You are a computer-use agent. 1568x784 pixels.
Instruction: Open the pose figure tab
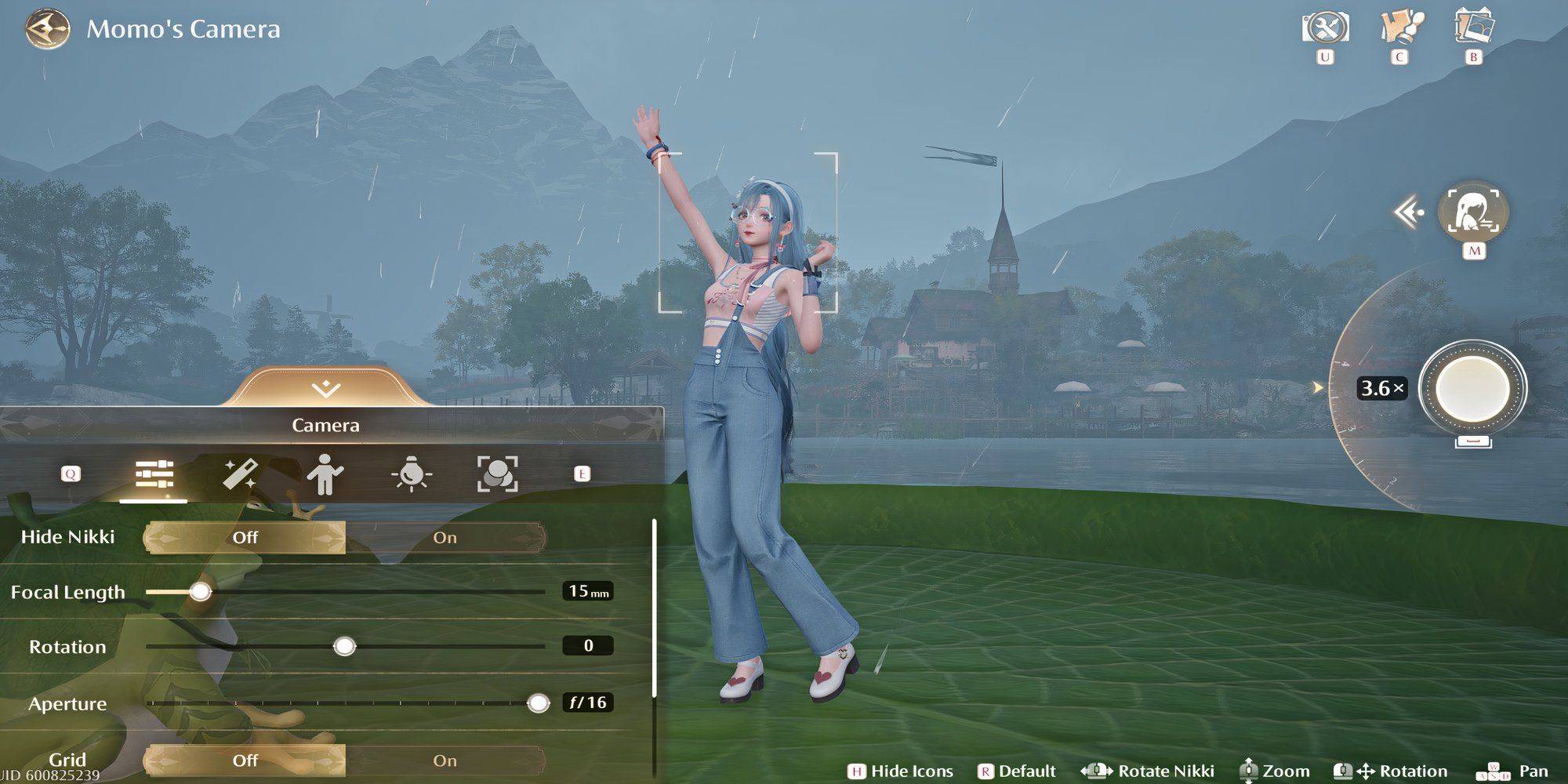(x=325, y=474)
